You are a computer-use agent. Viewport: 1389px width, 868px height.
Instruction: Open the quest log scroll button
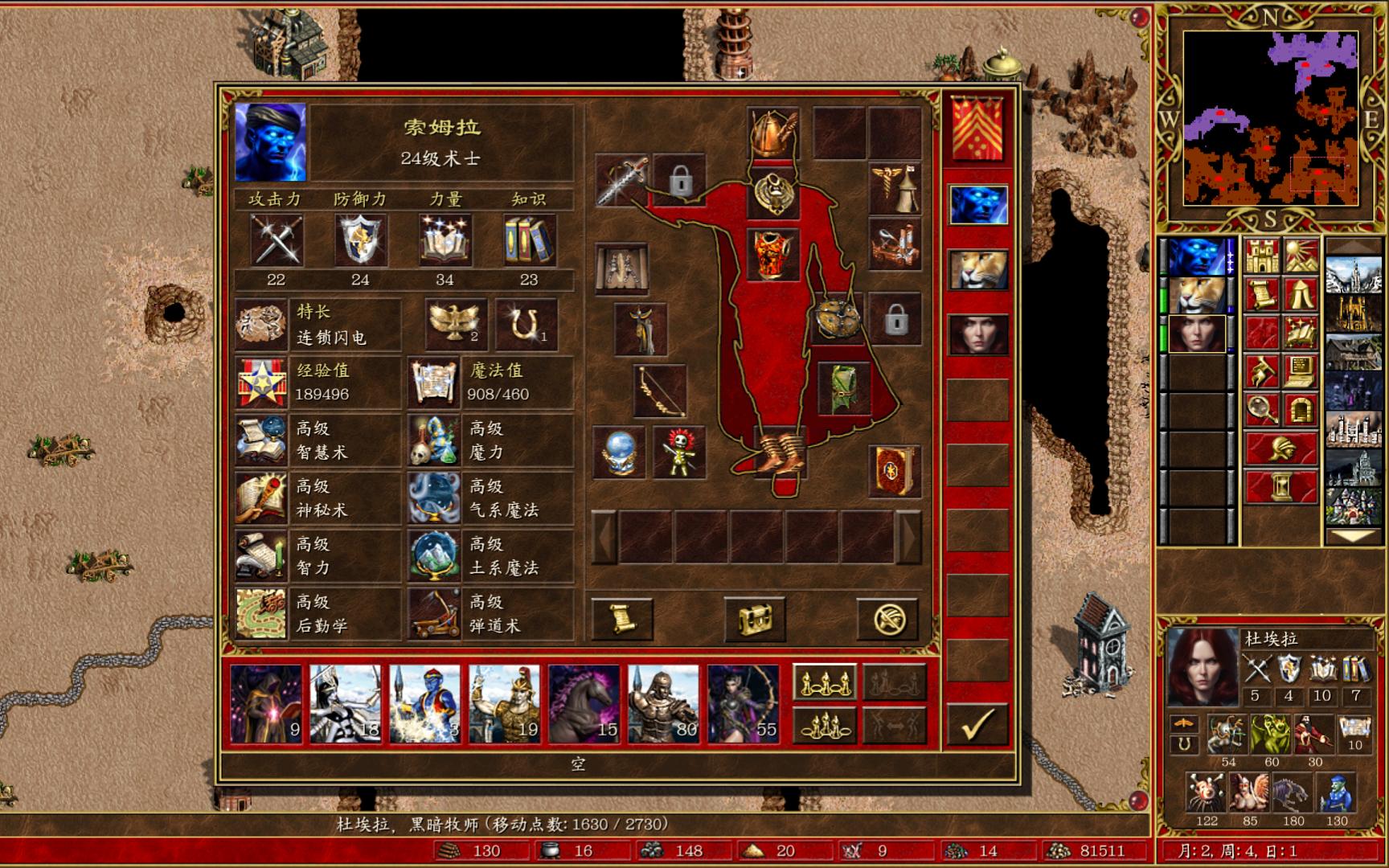click(622, 619)
